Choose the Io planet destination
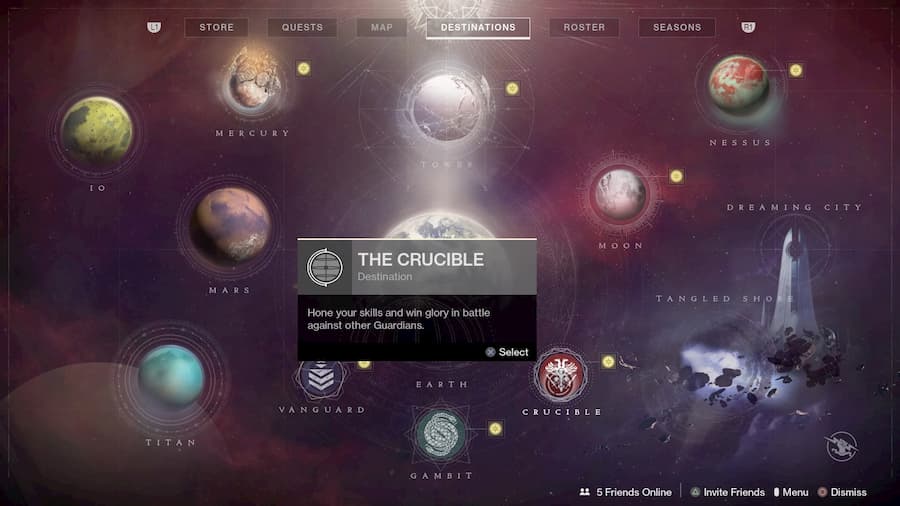Image resolution: width=900 pixels, height=506 pixels. point(96,130)
